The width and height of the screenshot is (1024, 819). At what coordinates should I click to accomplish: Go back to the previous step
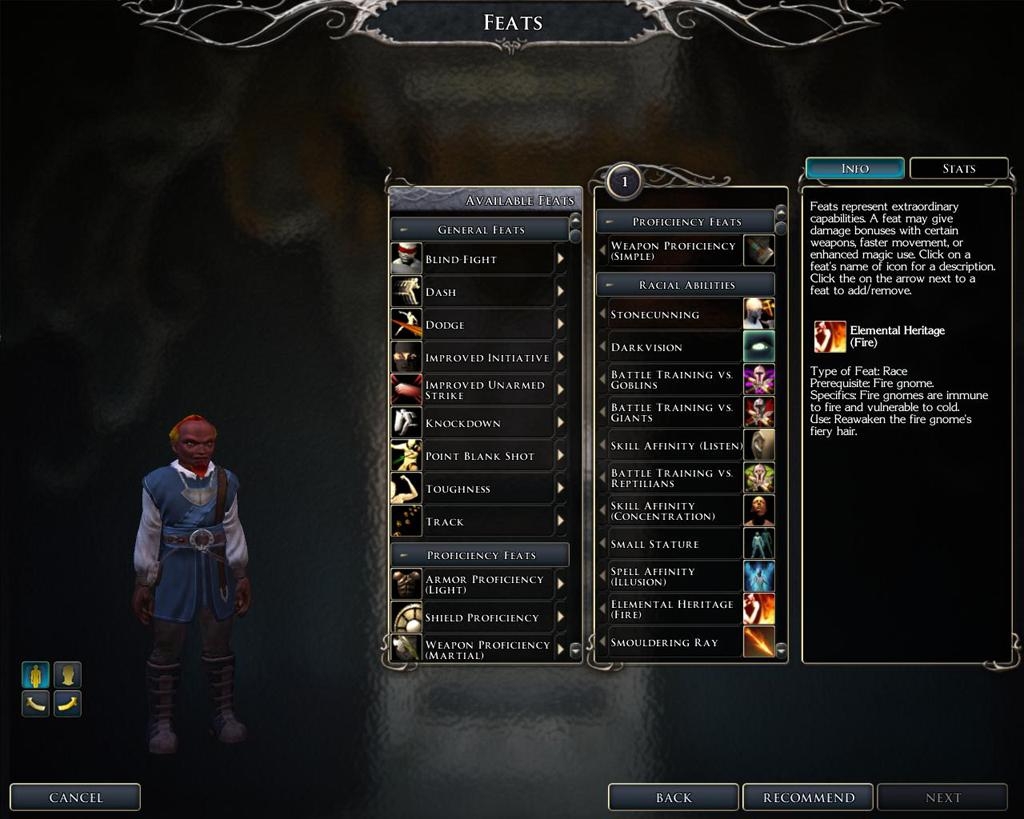[673, 797]
